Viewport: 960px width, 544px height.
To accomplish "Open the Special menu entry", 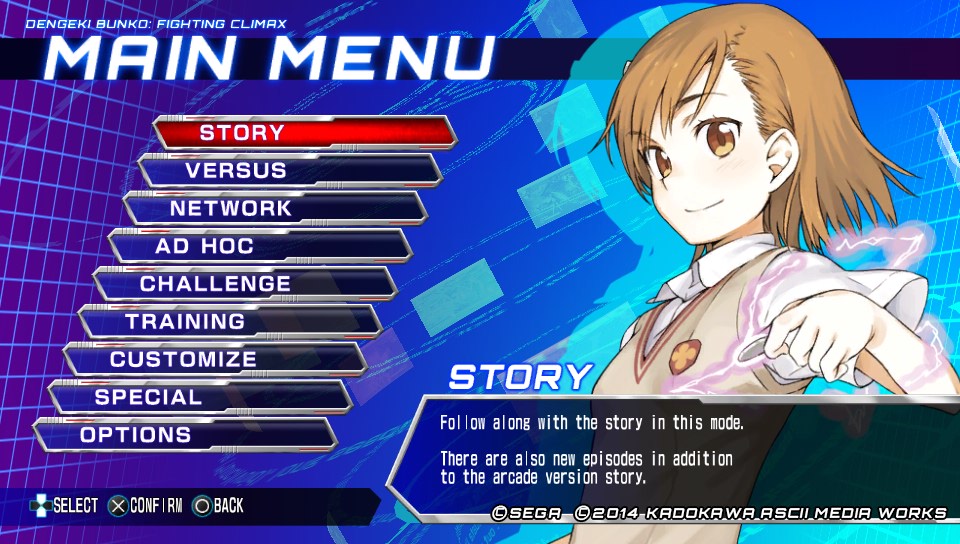I will click(x=199, y=397).
